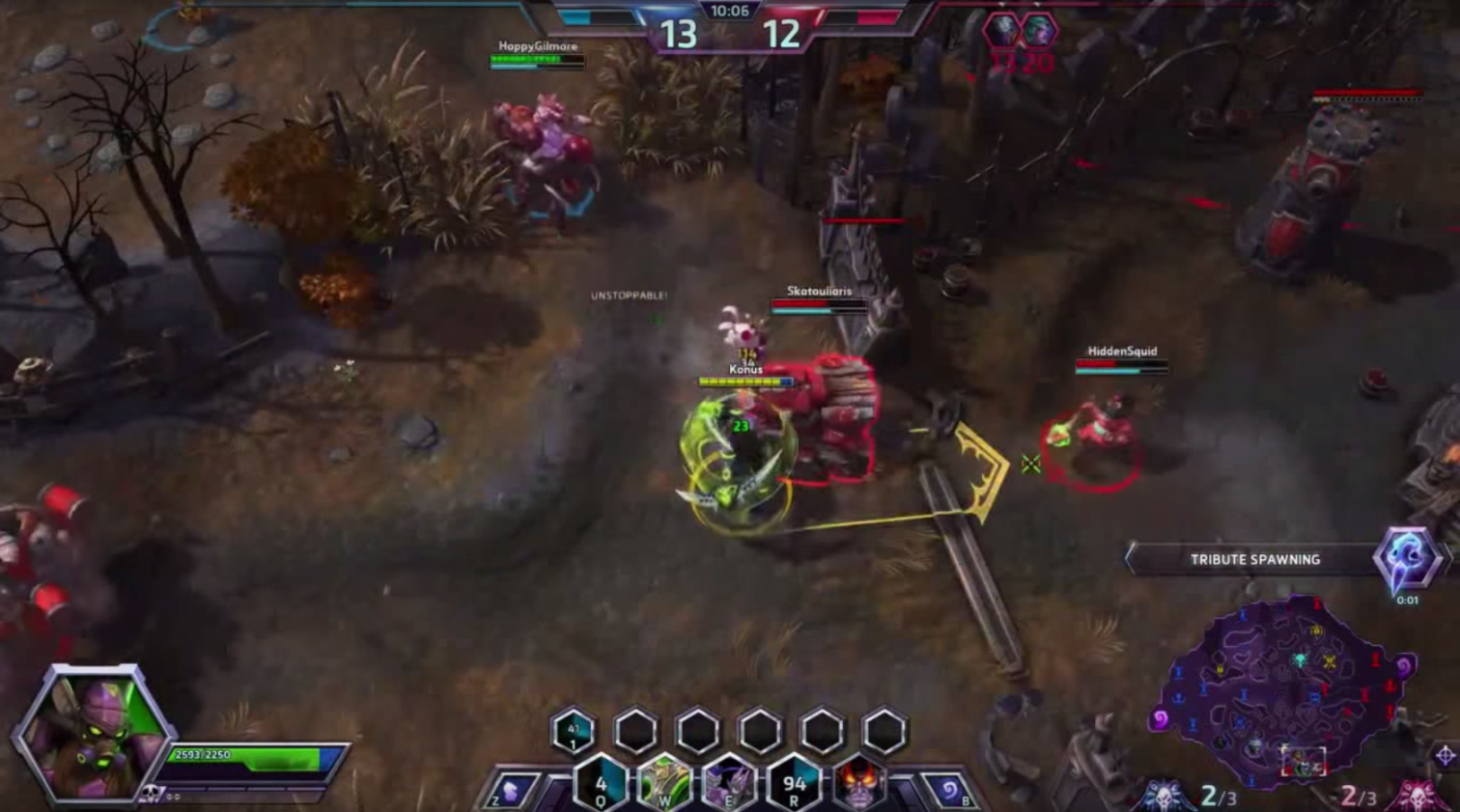Activate the Q ability on cooldown

pyautogui.click(x=601, y=784)
